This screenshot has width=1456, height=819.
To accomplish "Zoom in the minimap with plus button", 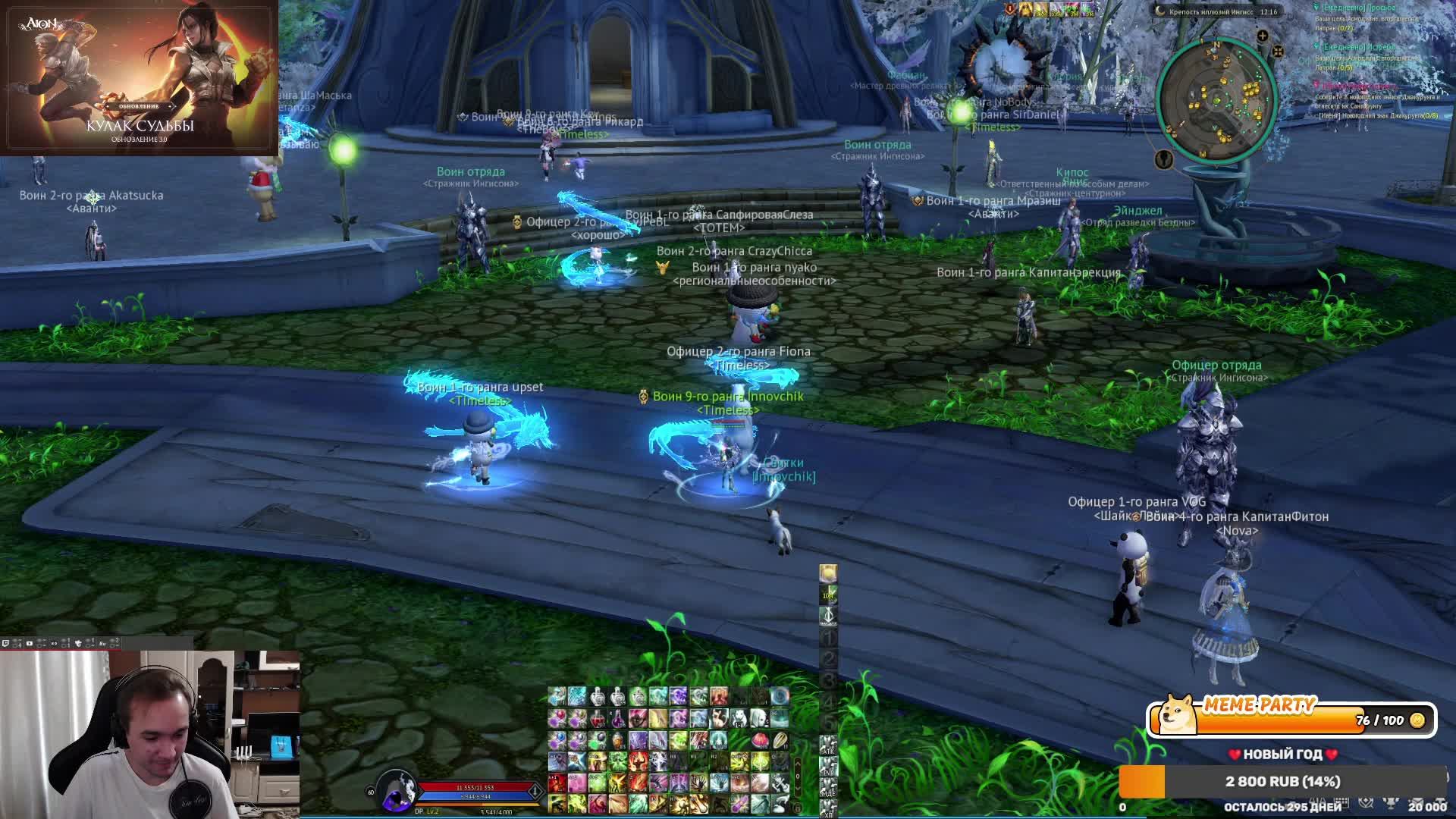I will coord(1263,36).
